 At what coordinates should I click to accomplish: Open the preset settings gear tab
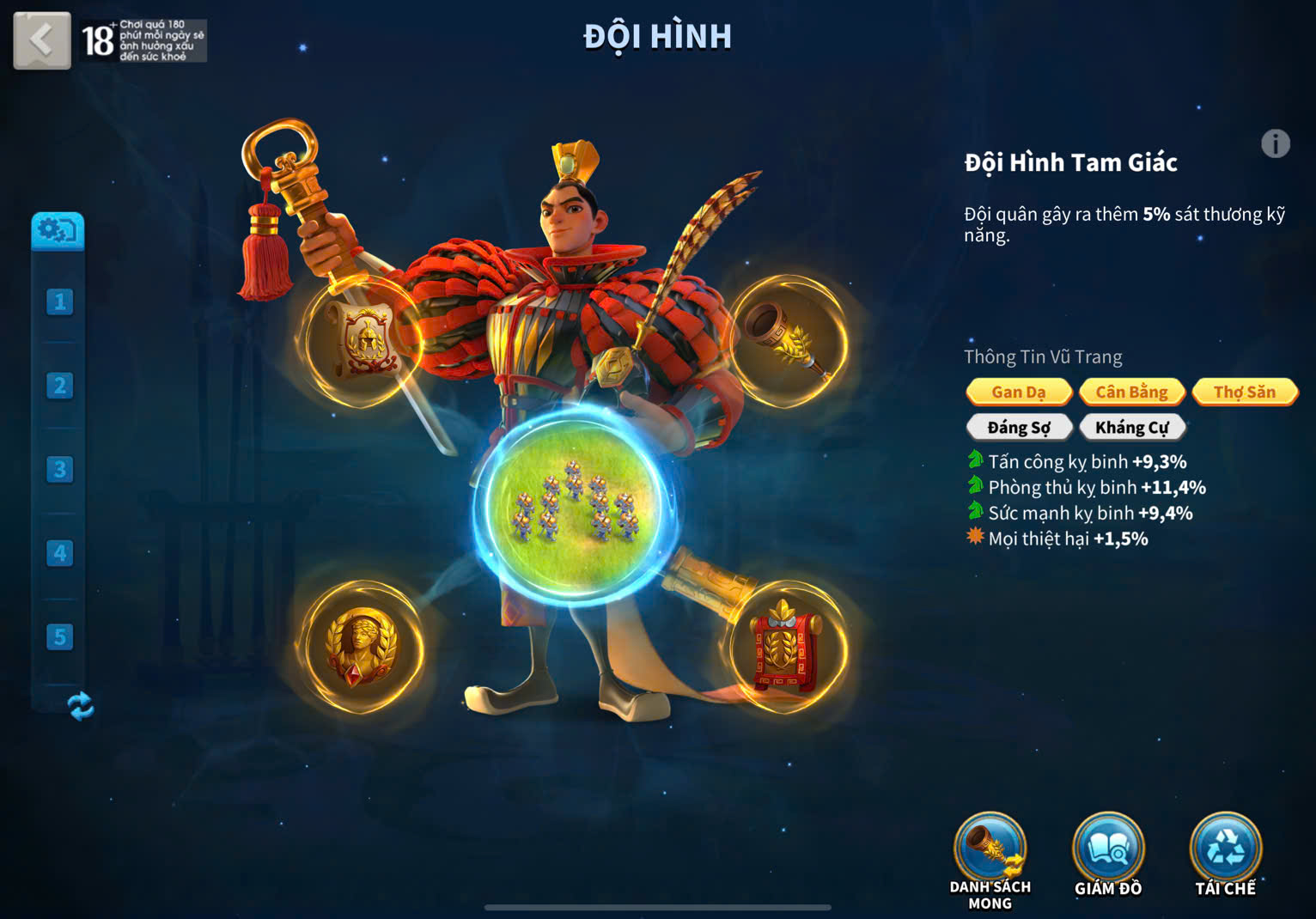[x=58, y=231]
